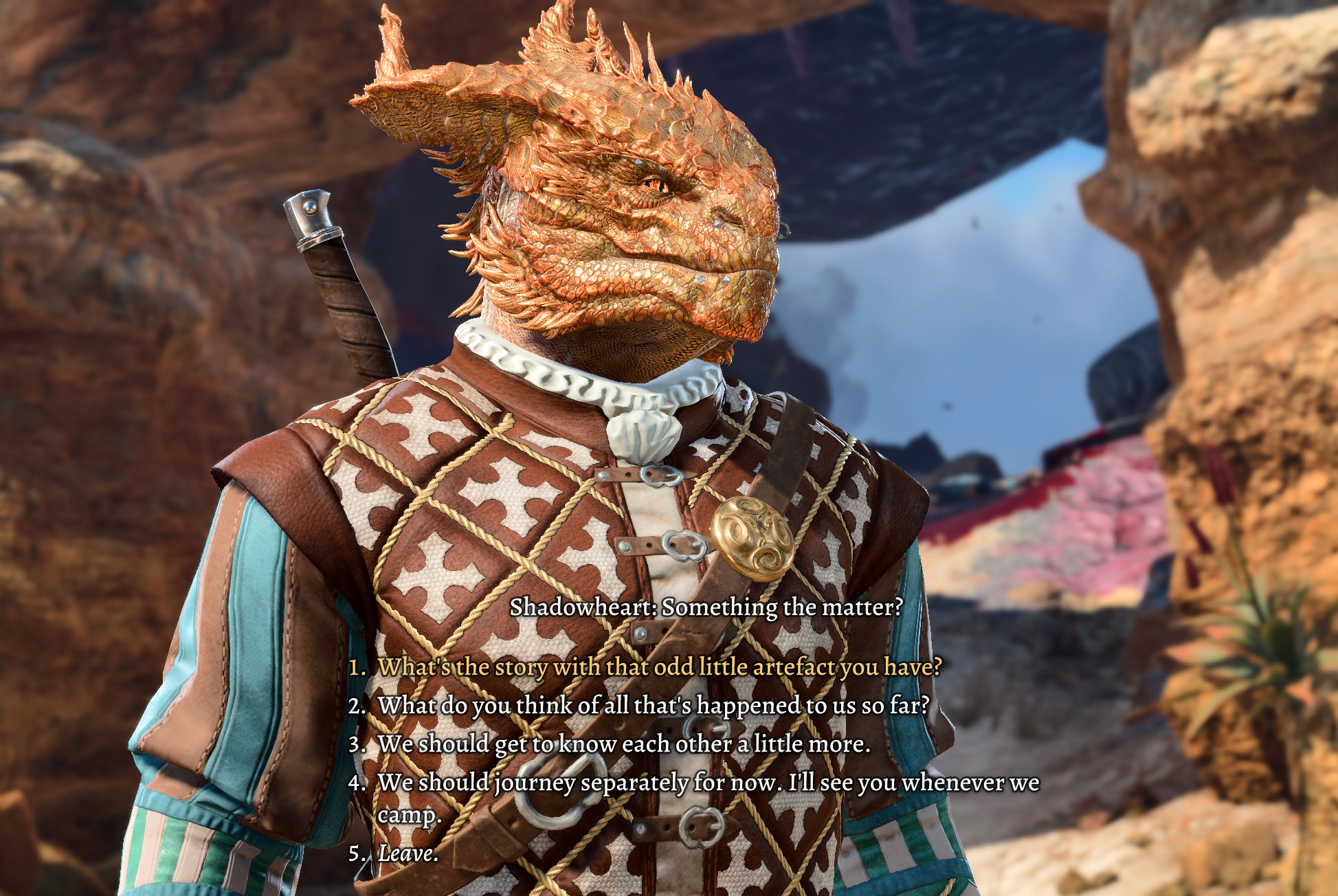
Task: Pick the journey separately for now reply
Action: click(x=708, y=783)
